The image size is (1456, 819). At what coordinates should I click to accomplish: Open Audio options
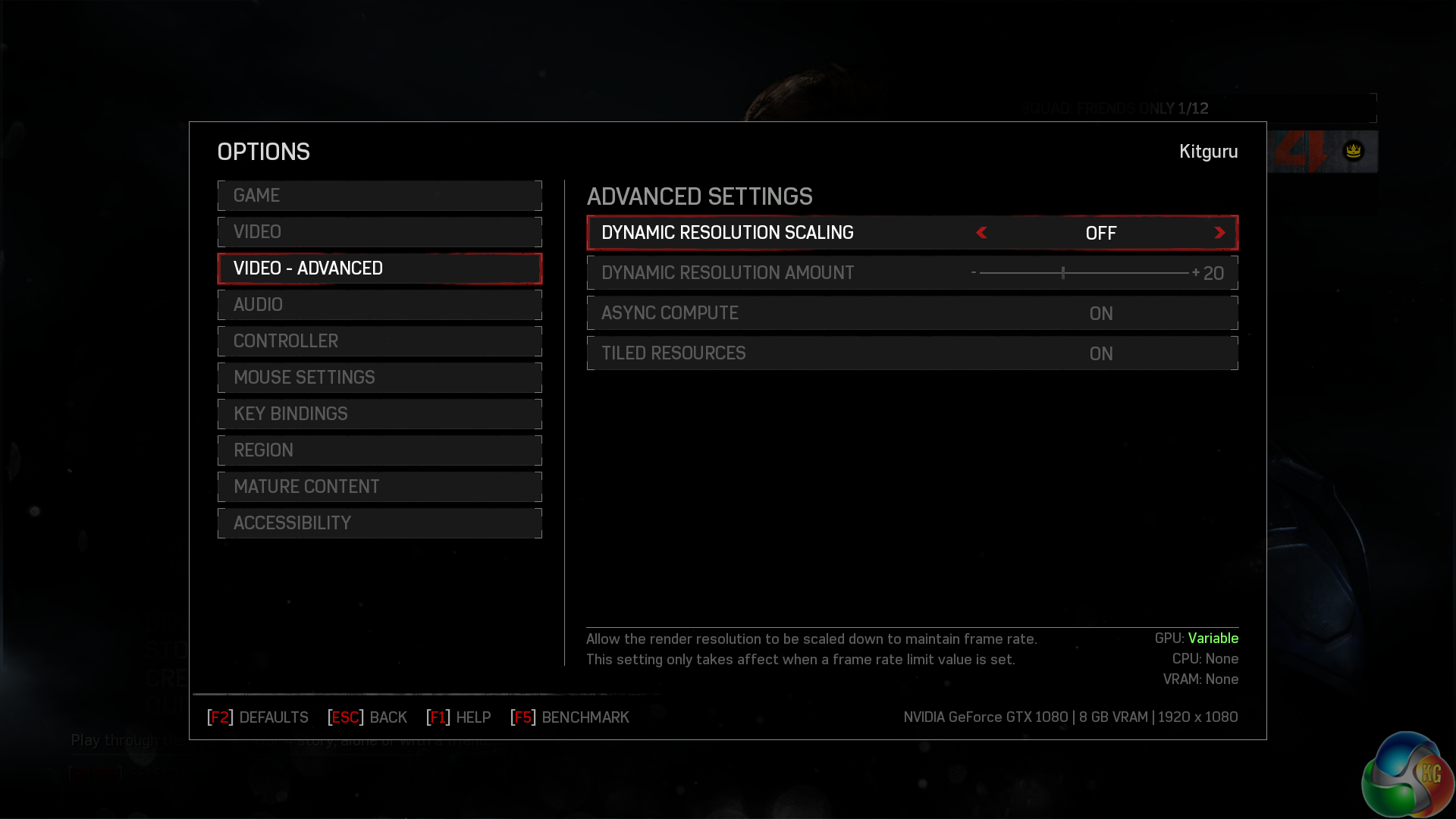(379, 305)
